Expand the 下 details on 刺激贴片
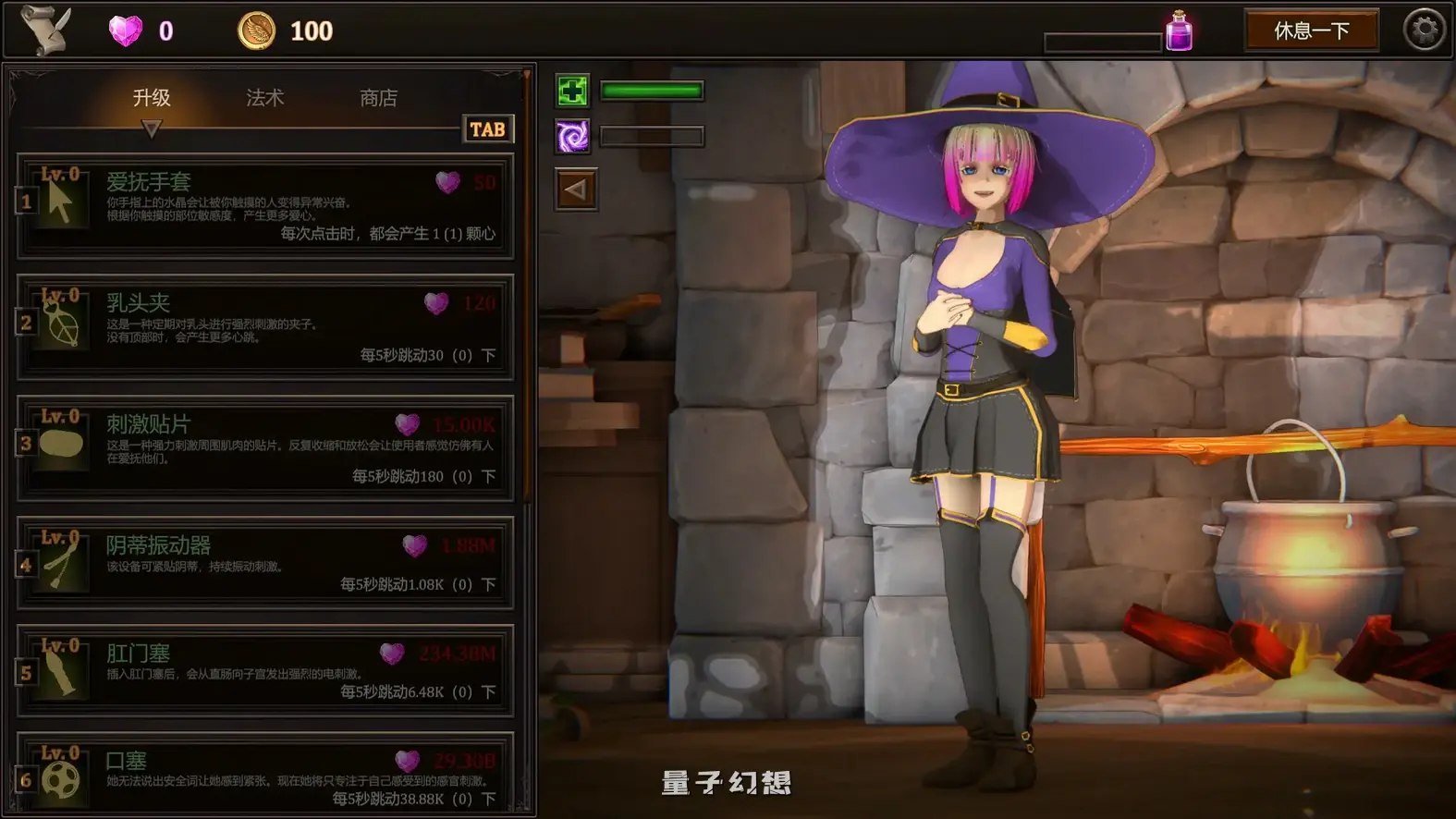1456x819 pixels. [489, 476]
